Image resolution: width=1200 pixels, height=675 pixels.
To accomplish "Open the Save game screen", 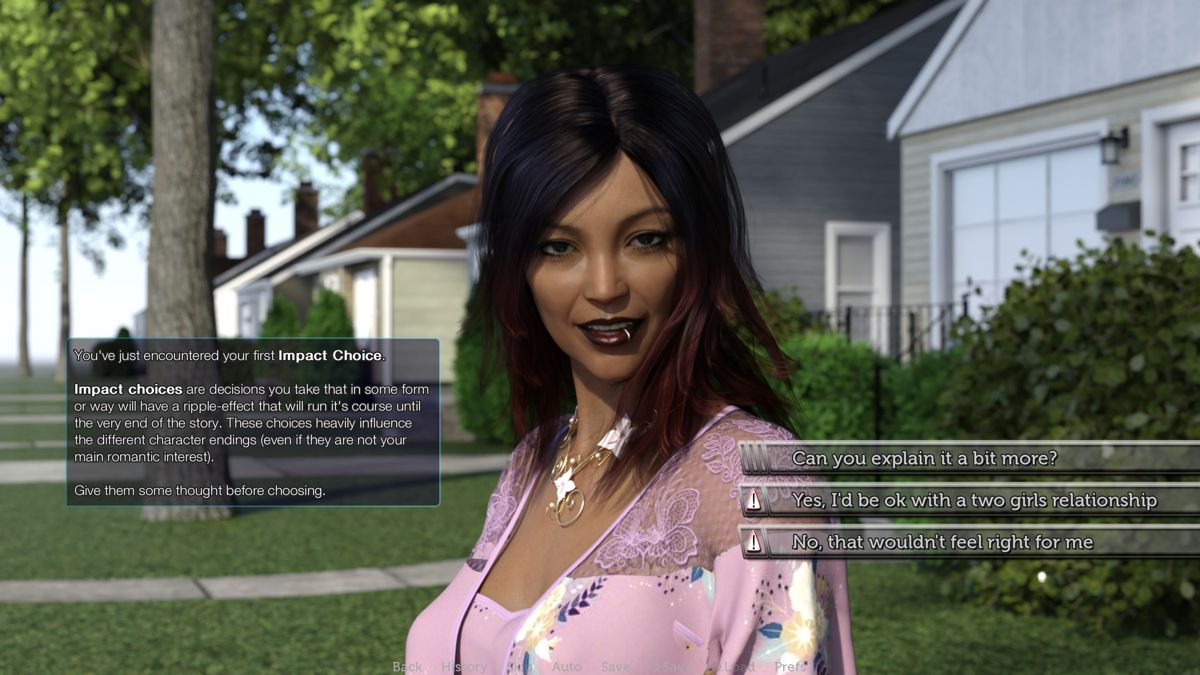I will click(x=615, y=667).
